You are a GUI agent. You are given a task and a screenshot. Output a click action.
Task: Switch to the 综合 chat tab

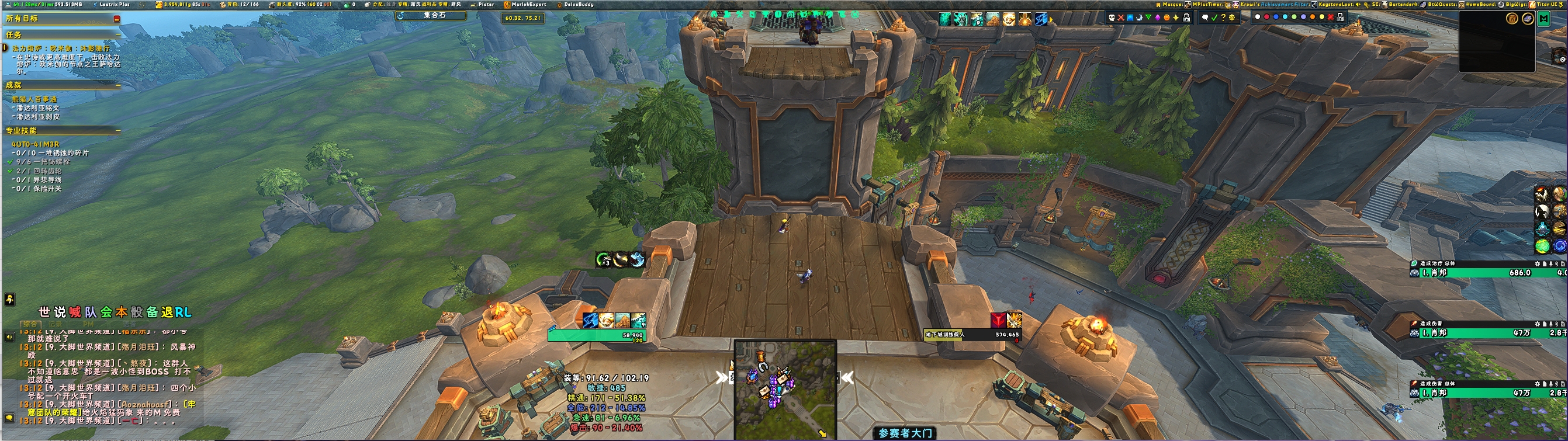pyautogui.click(x=29, y=325)
